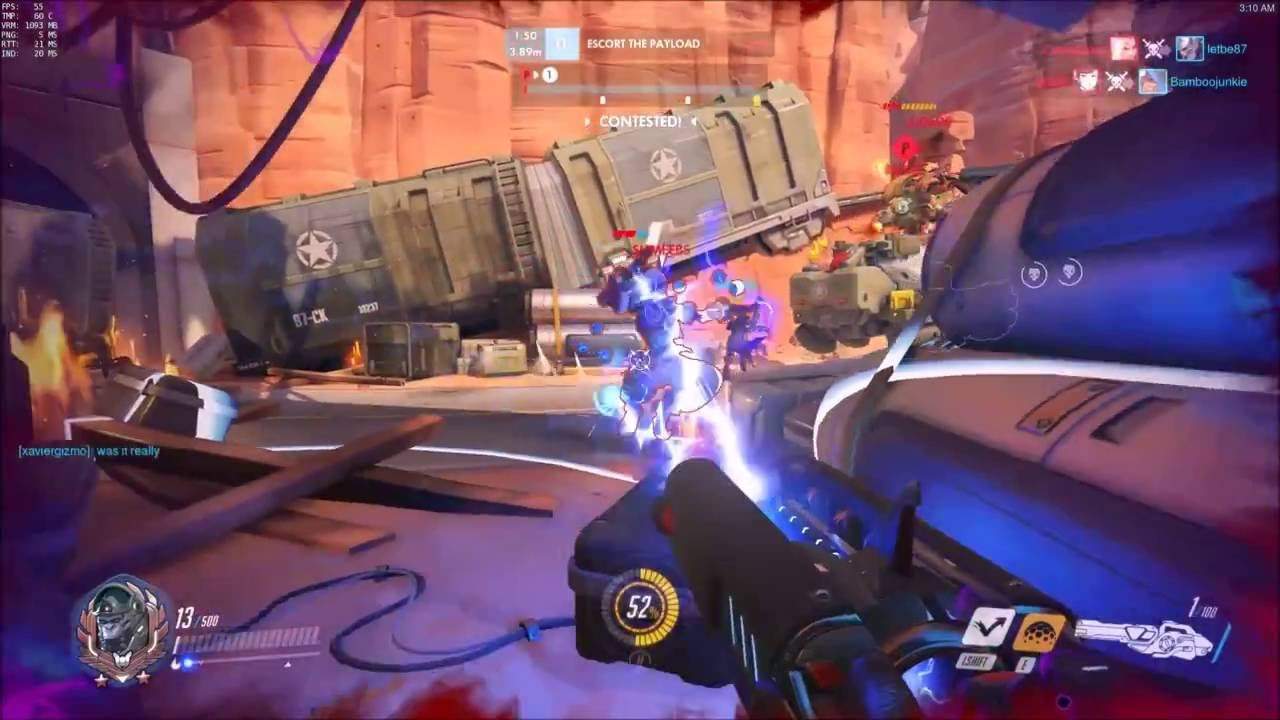Open the Escort the Payload objective tracker
The height and width of the screenshot is (720, 1280).
pyautogui.click(x=640, y=44)
